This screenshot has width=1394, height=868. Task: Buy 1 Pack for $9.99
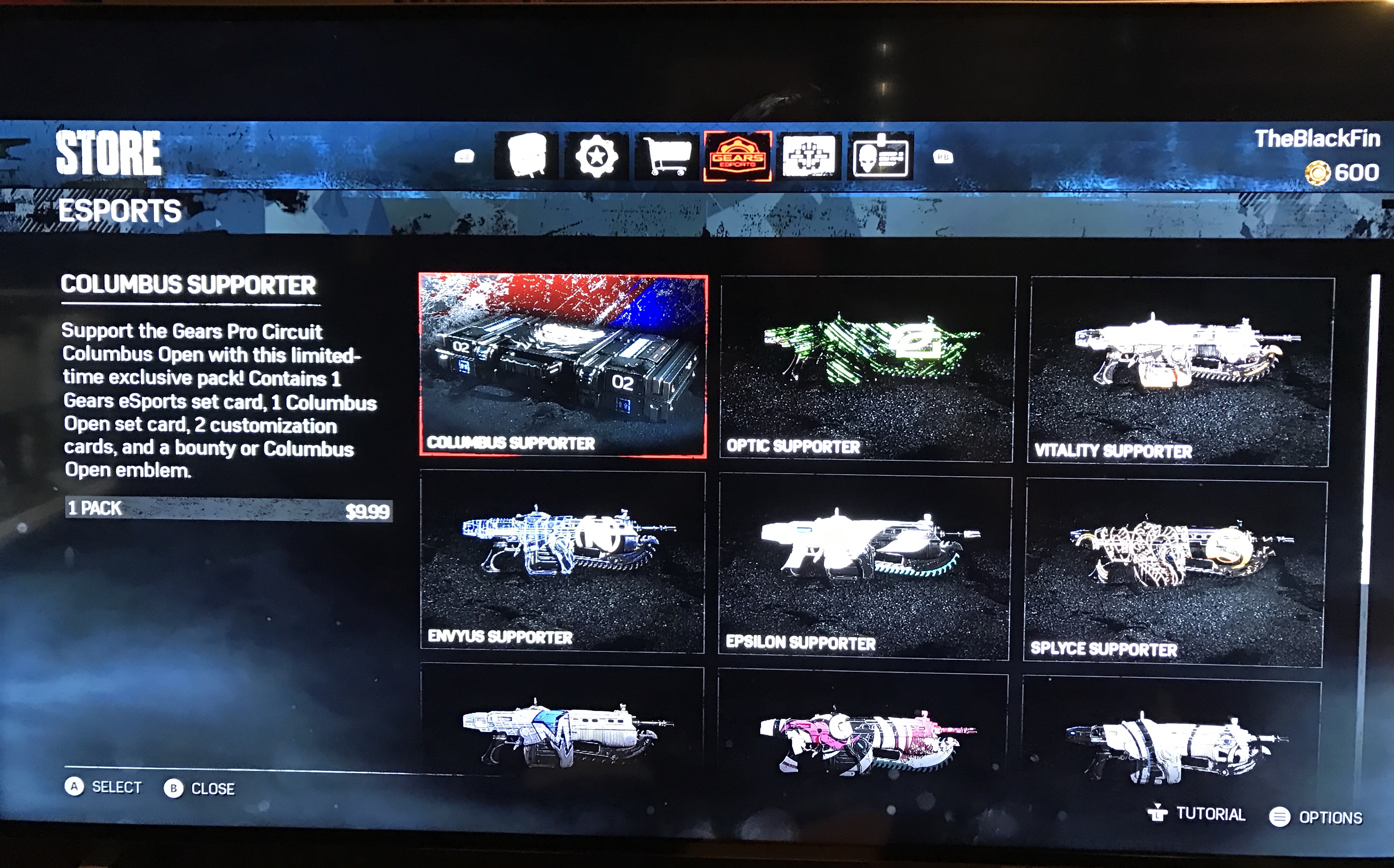[x=229, y=509]
